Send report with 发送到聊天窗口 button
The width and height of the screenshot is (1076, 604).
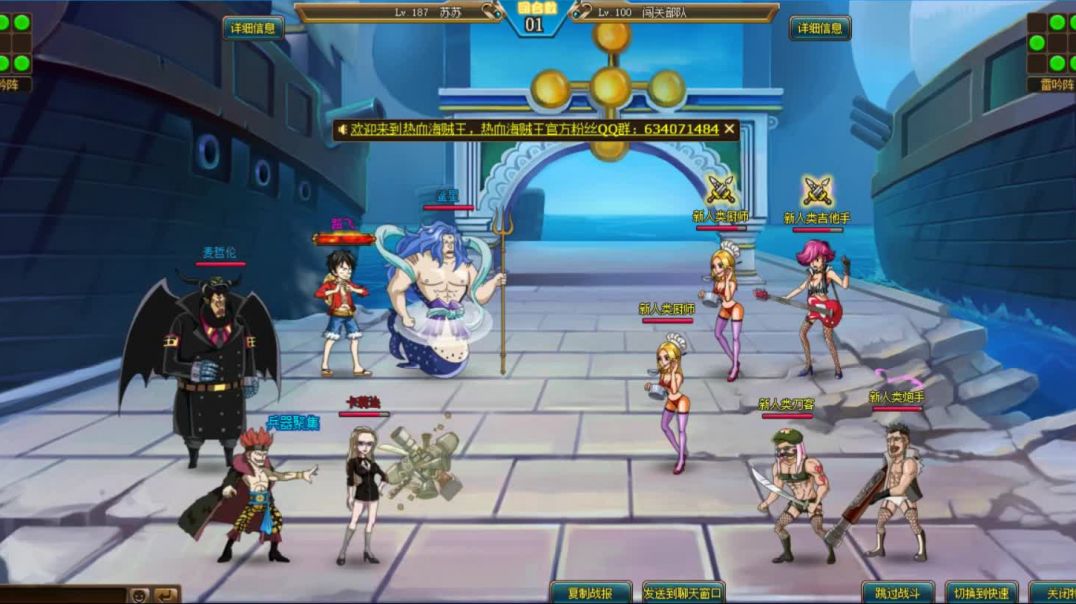pos(684,593)
